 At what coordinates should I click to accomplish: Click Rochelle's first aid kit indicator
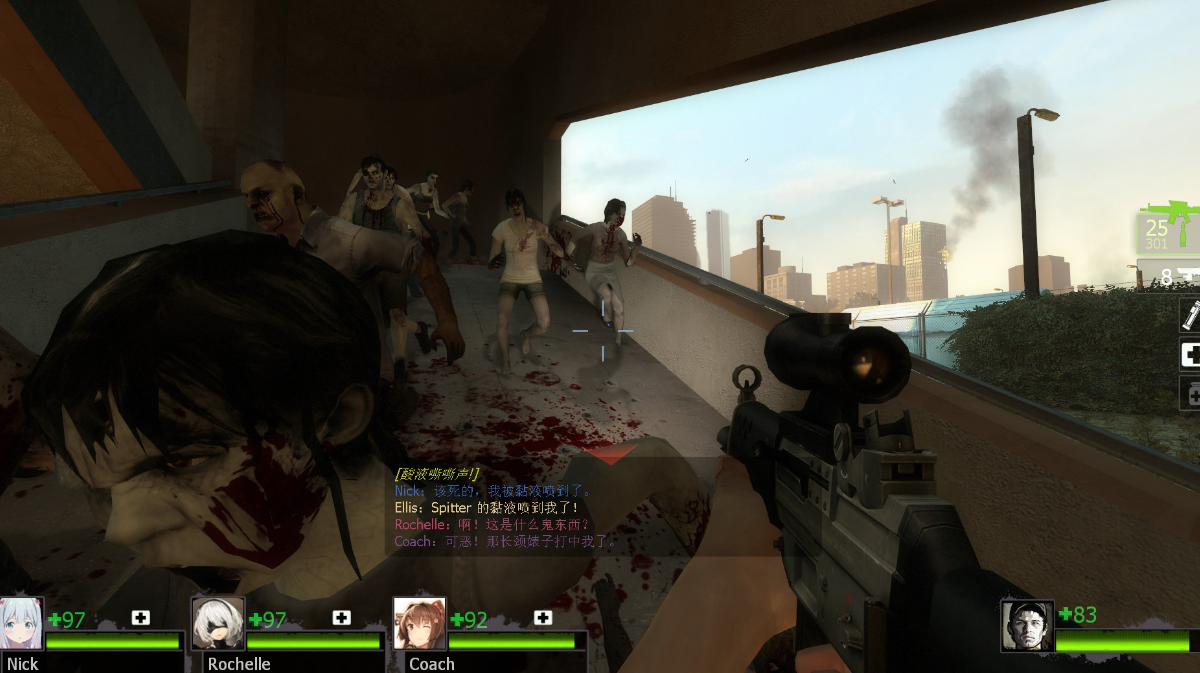342,618
